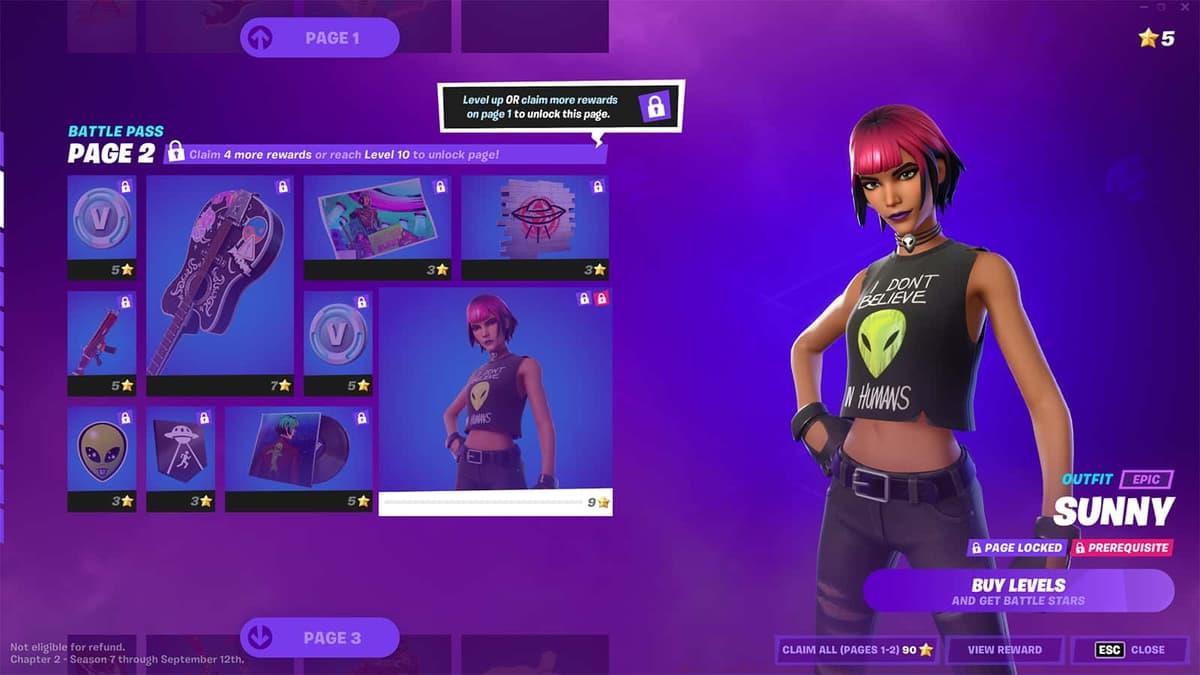The height and width of the screenshot is (675, 1200).
Task: Select the 7-star guitar tile's neighbor V-Bucks coin below artwork
Action: point(338,342)
